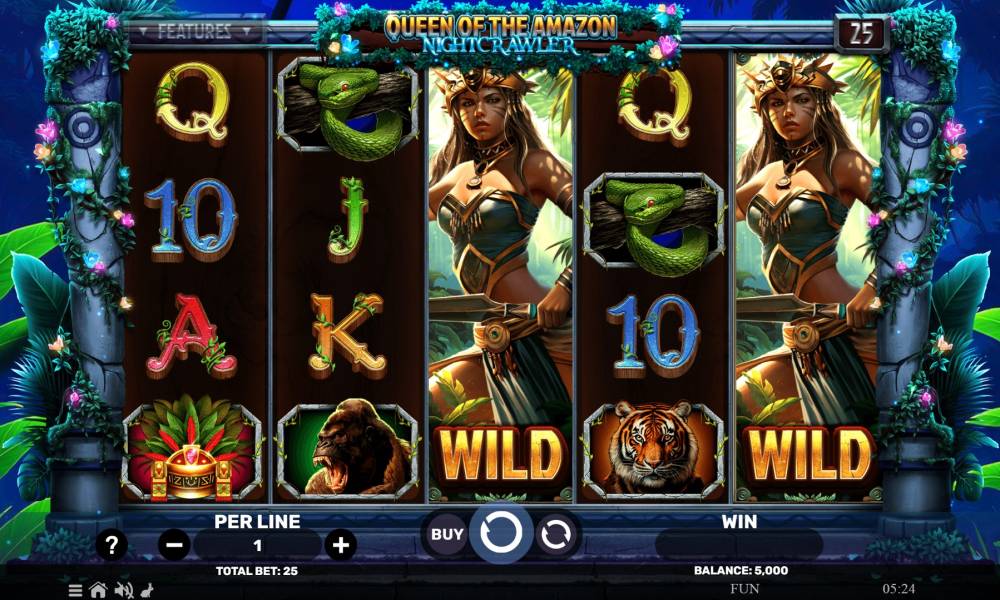Increase the per line bet
This screenshot has height=600, width=1000.
[x=340, y=545]
